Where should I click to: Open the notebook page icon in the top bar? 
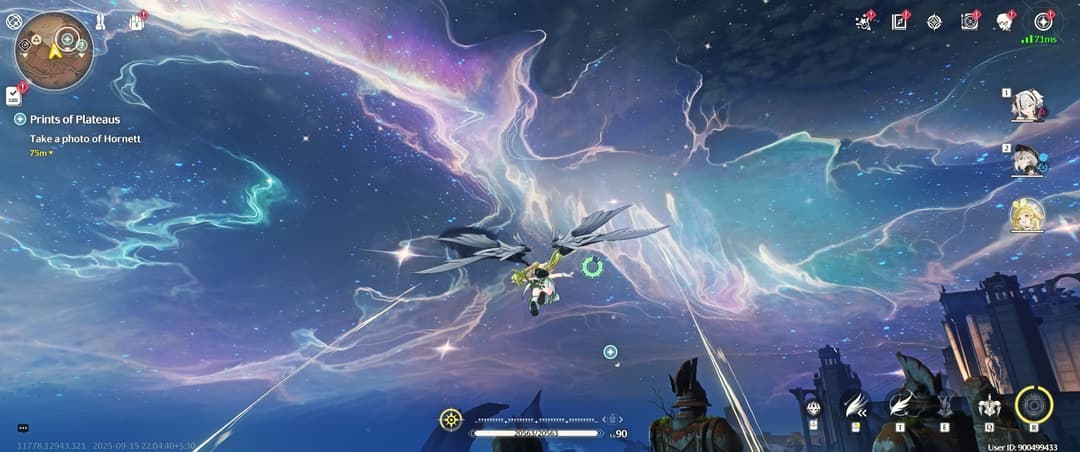[x=899, y=21]
